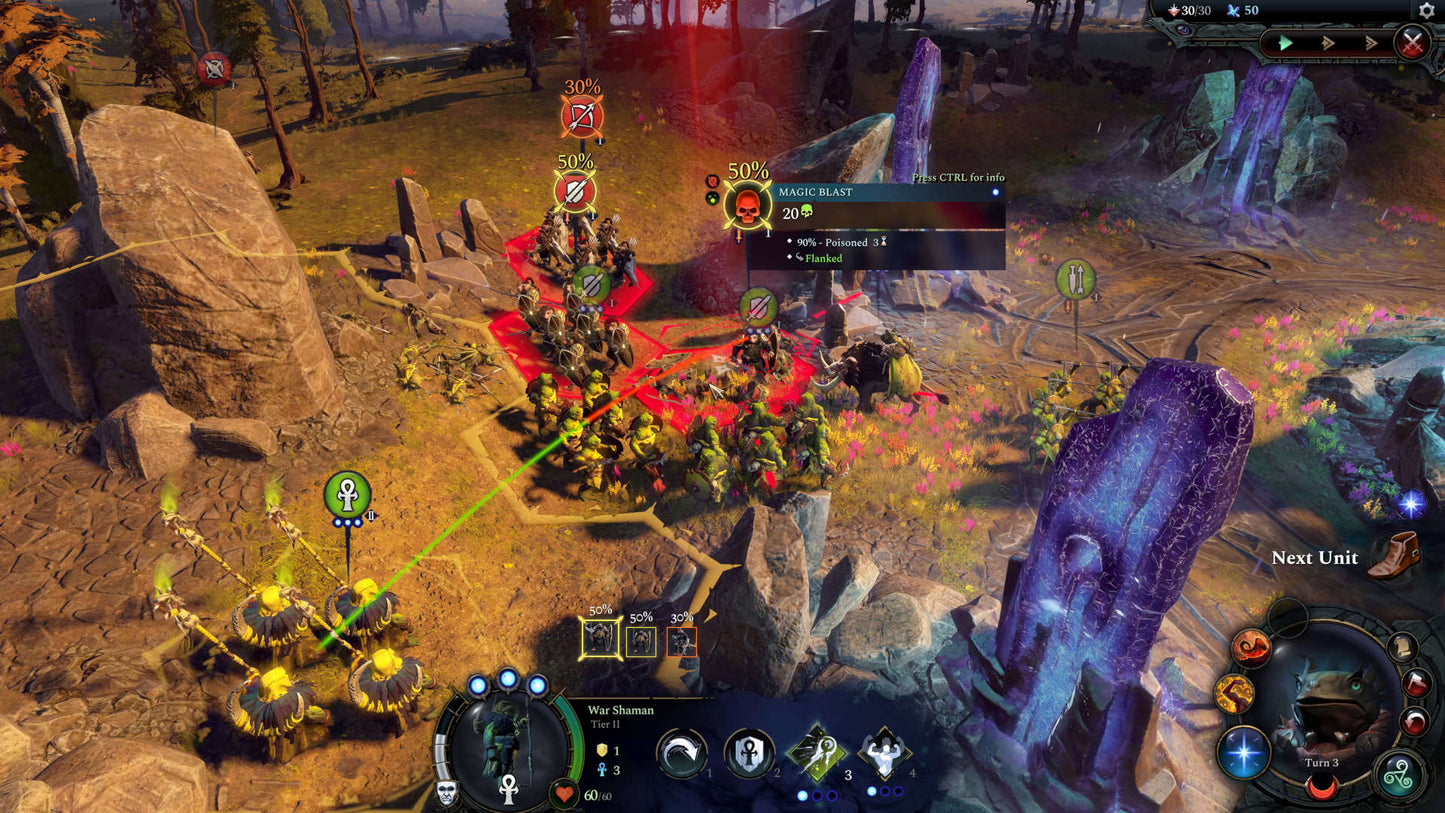Image resolution: width=1445 pixels, height=813 pixels.
Task: End combat via the crossed swords button
Action: click(x=1412, y=41)
